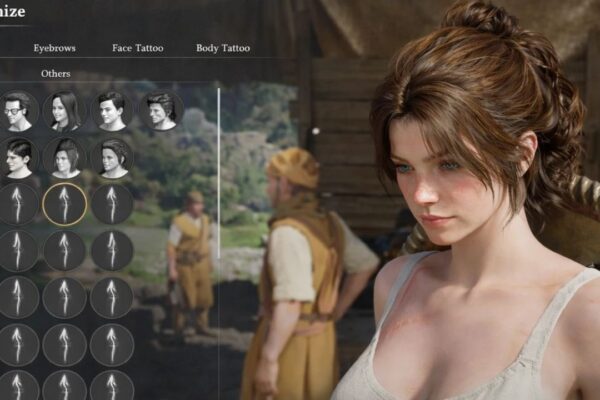600x400 pixels.
Task: Choose the bob haircut woman portrait
Action: 64,157
